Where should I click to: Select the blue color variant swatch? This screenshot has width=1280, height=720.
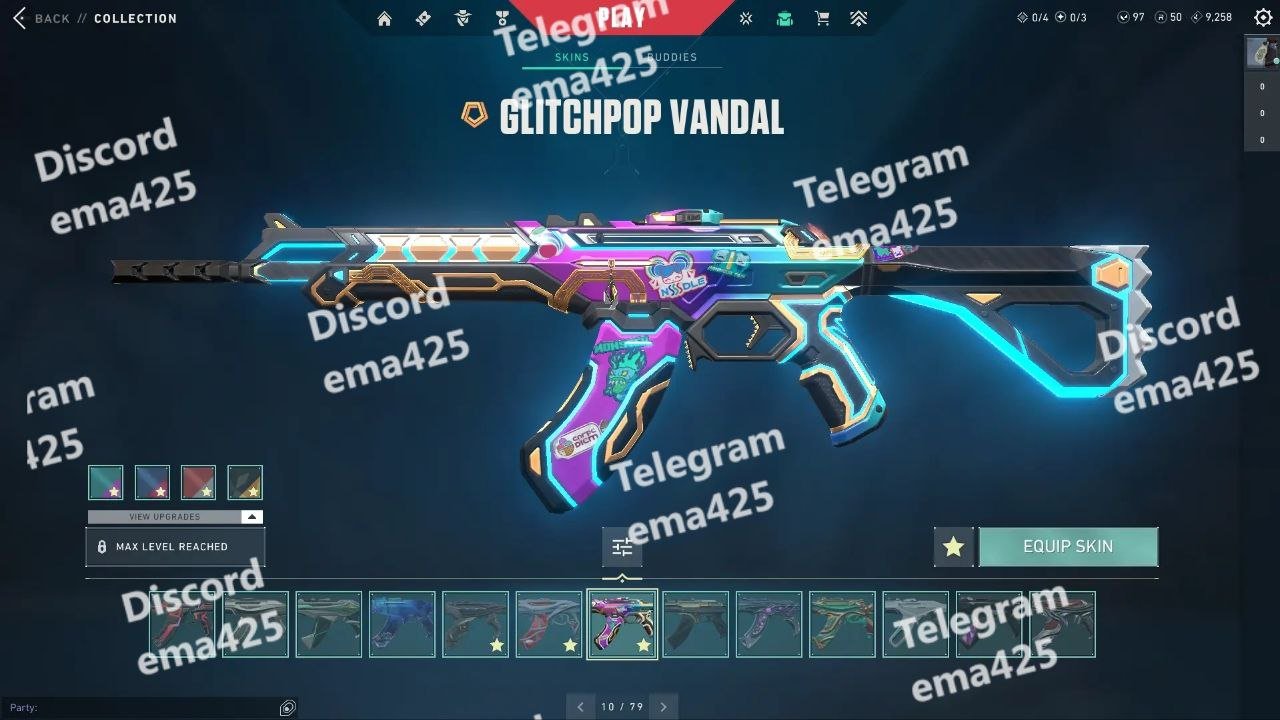(x=152, y=482)
